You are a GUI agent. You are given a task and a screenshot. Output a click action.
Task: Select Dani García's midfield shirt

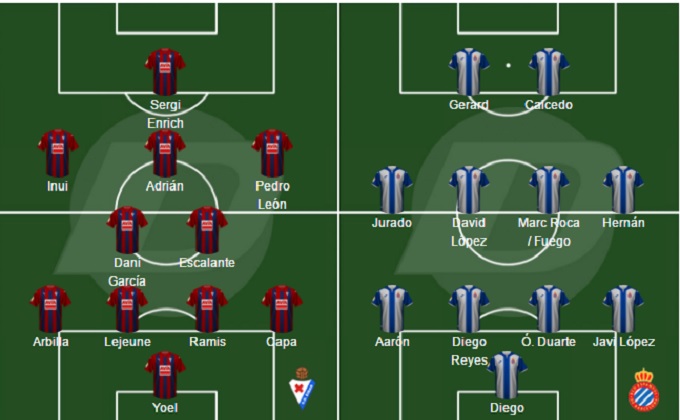click(x=127, y=229)
